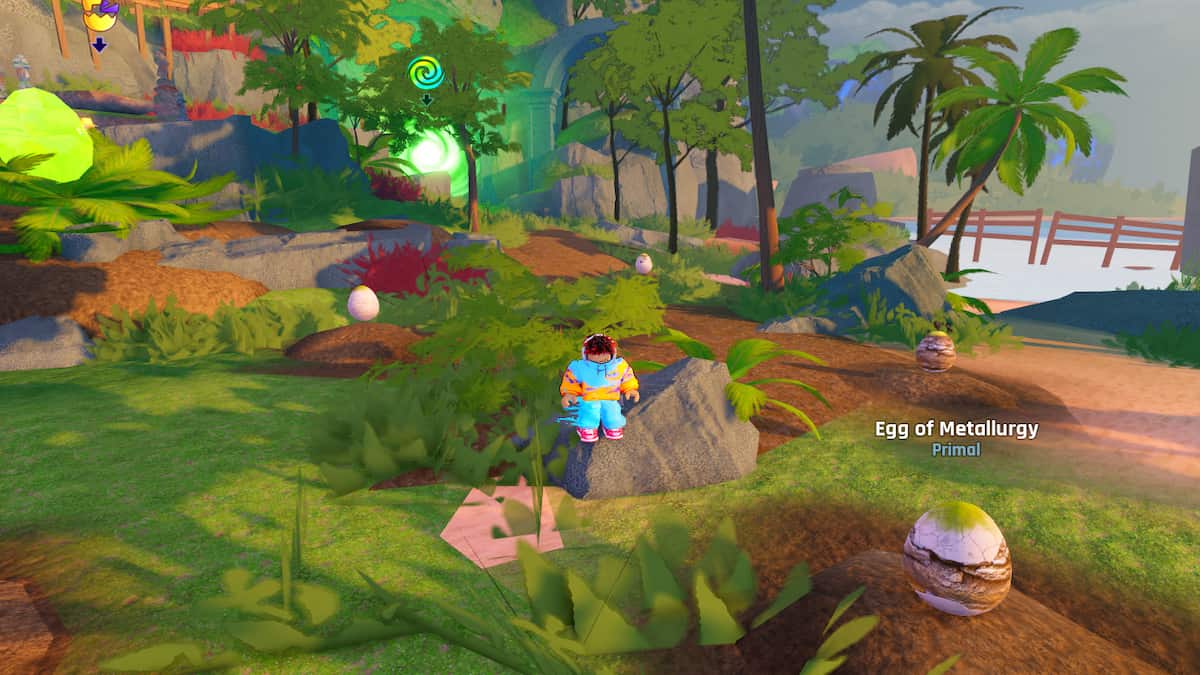The image size is (1200, 675).
Task: Select the hatching egg waypoint marker
Action: (x=99, y=15)
